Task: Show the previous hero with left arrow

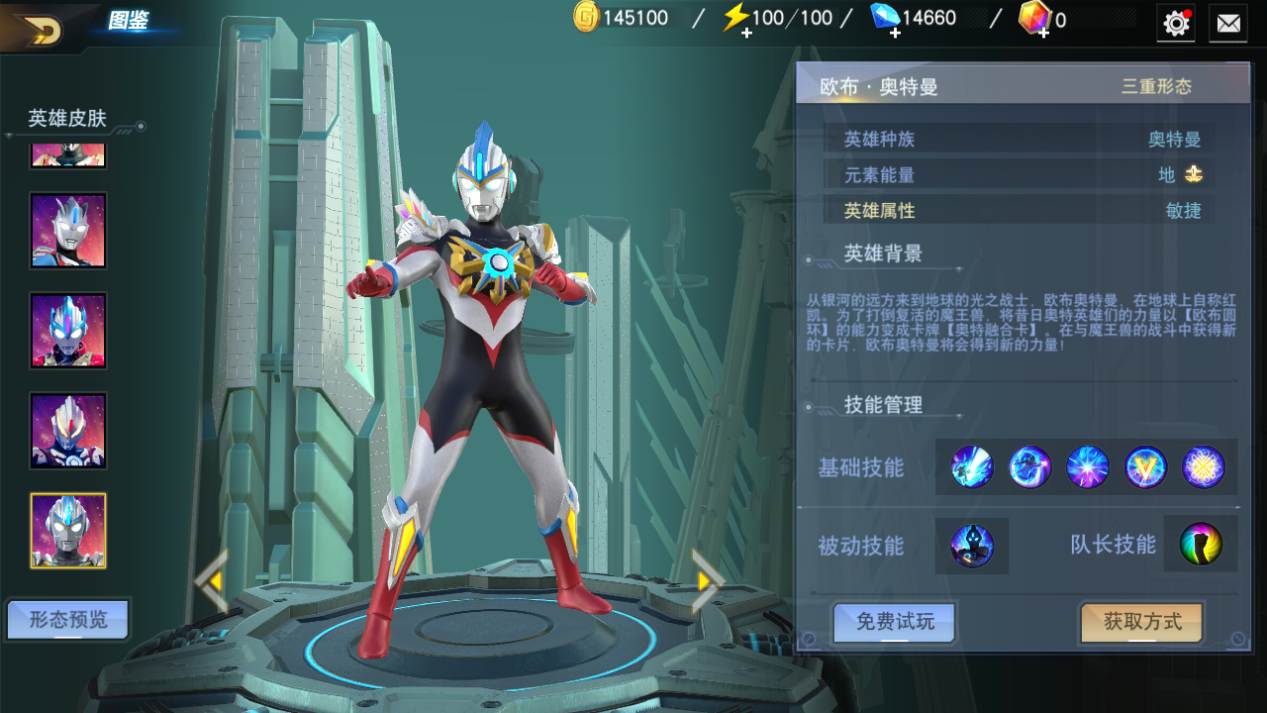Action: click(211, 579)
